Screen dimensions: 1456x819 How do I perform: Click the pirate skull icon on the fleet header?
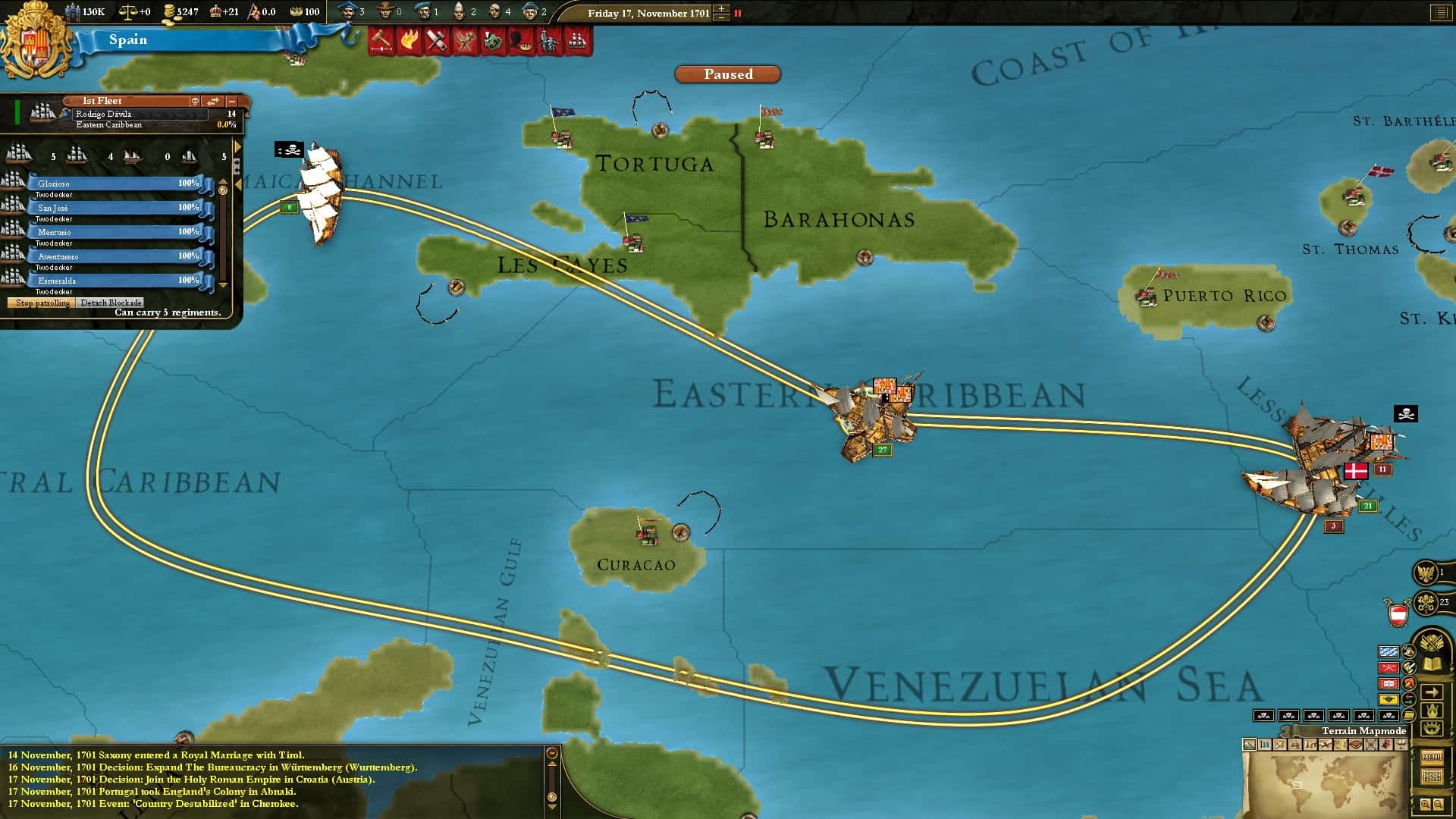196,102
